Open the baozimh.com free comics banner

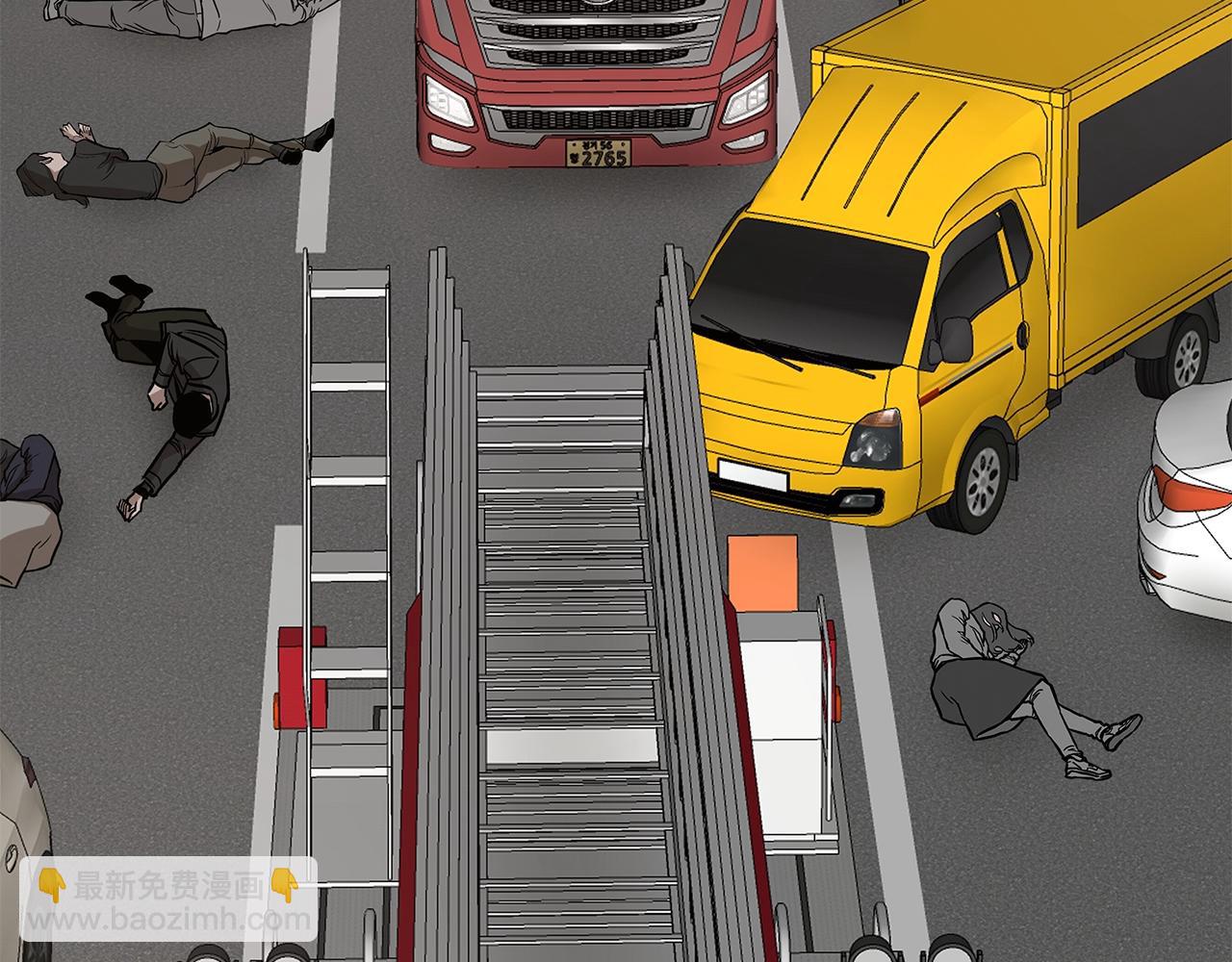coord(168,901)
